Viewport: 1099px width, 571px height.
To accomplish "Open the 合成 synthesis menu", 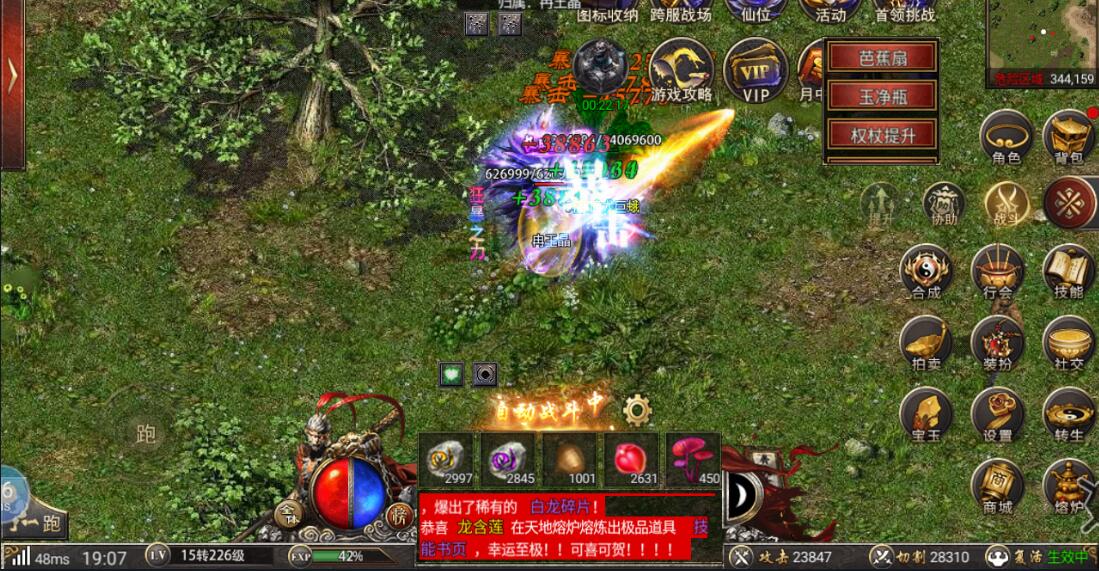I will pyautogui.click(x=926, y=271).
